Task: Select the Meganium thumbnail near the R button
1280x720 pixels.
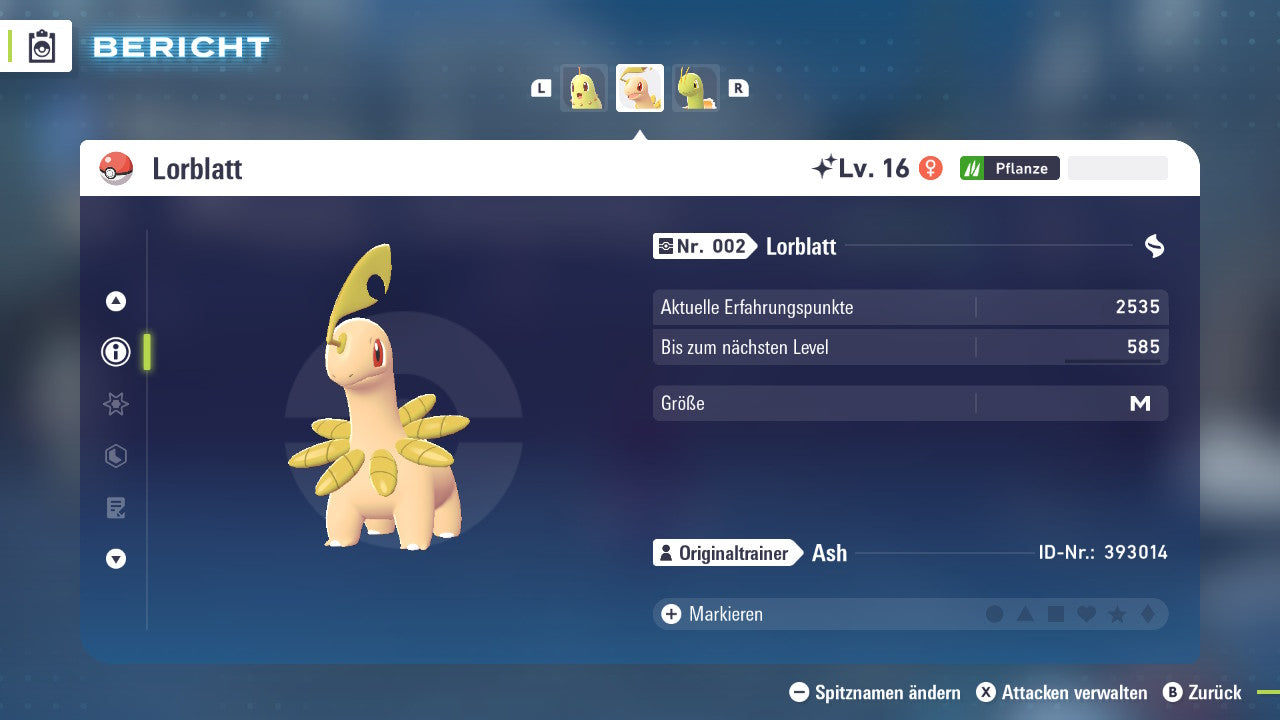Action: 695,87
